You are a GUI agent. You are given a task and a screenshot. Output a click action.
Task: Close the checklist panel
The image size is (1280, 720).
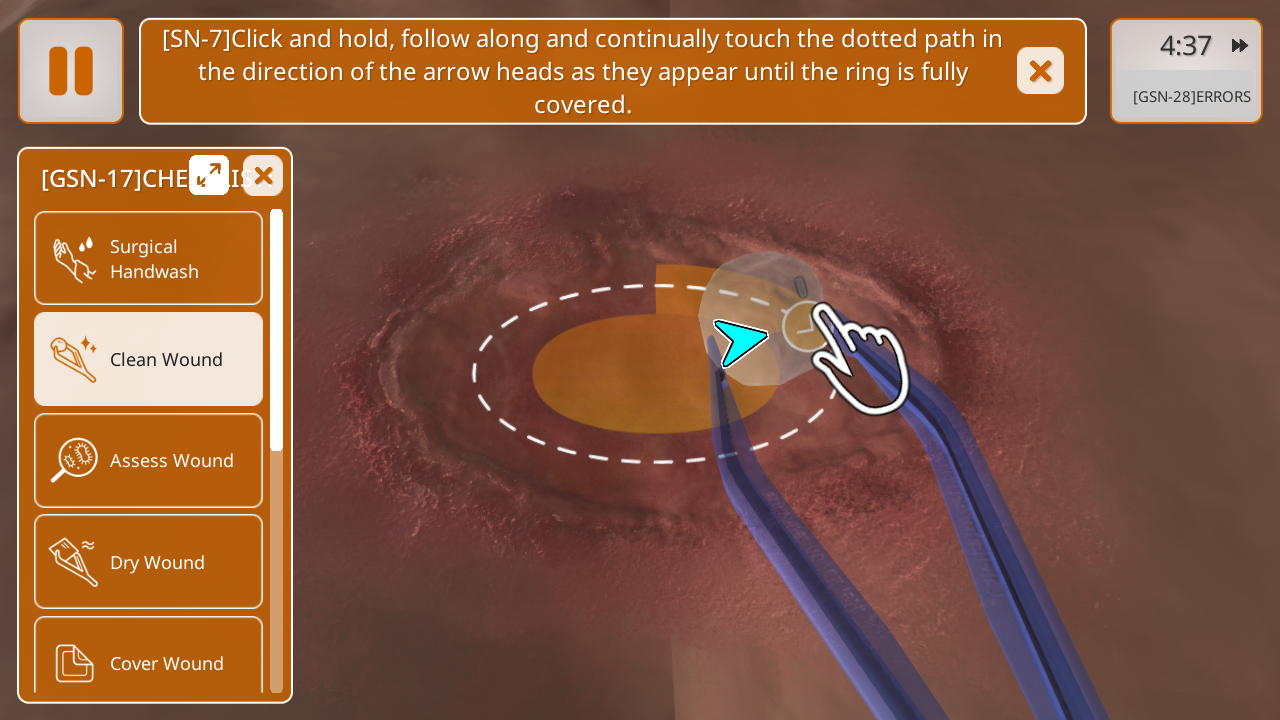pyautogui.click(x=263, y=176)
